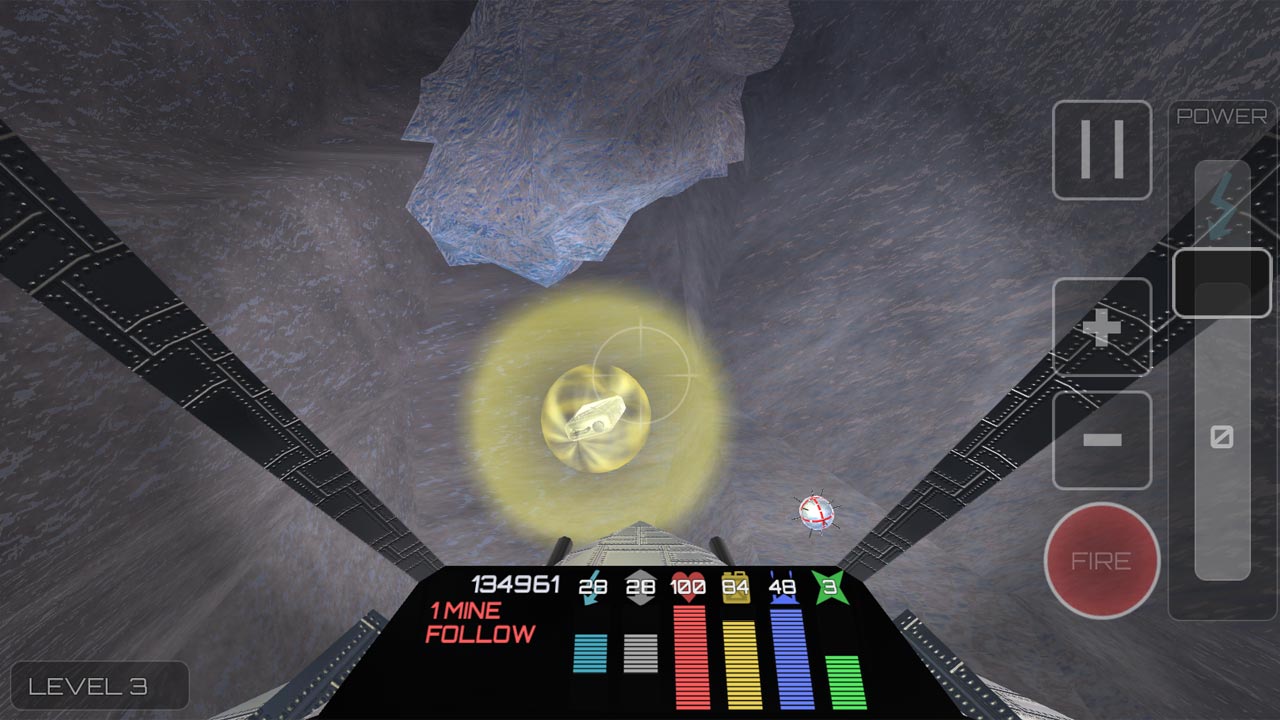Click the pause icon in the top right
This screenshot has width=1280, height=720.
click(1102, 150)
